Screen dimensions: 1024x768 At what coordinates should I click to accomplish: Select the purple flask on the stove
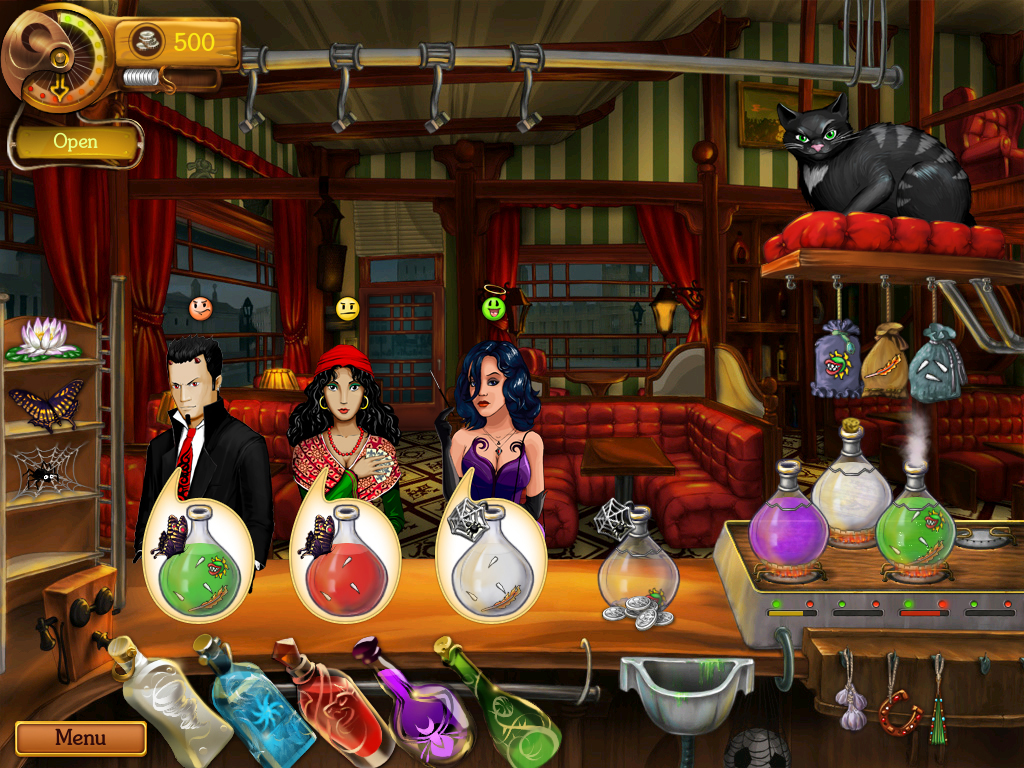click(x=787, y=525)
